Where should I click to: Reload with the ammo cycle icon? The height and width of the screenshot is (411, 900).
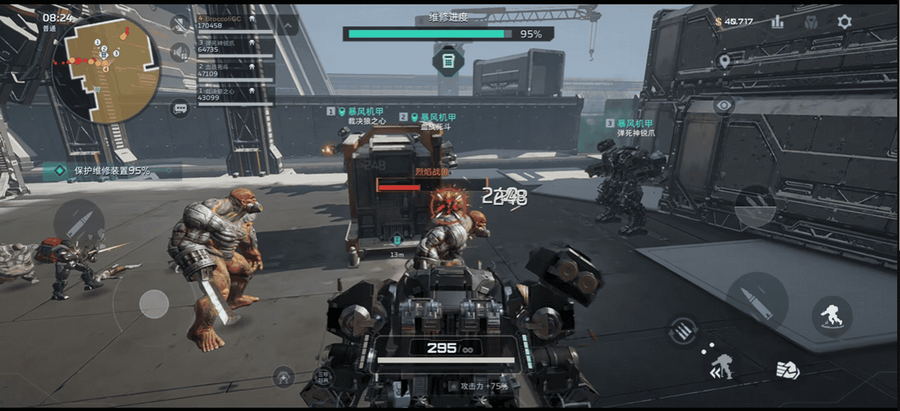(683, 329)
